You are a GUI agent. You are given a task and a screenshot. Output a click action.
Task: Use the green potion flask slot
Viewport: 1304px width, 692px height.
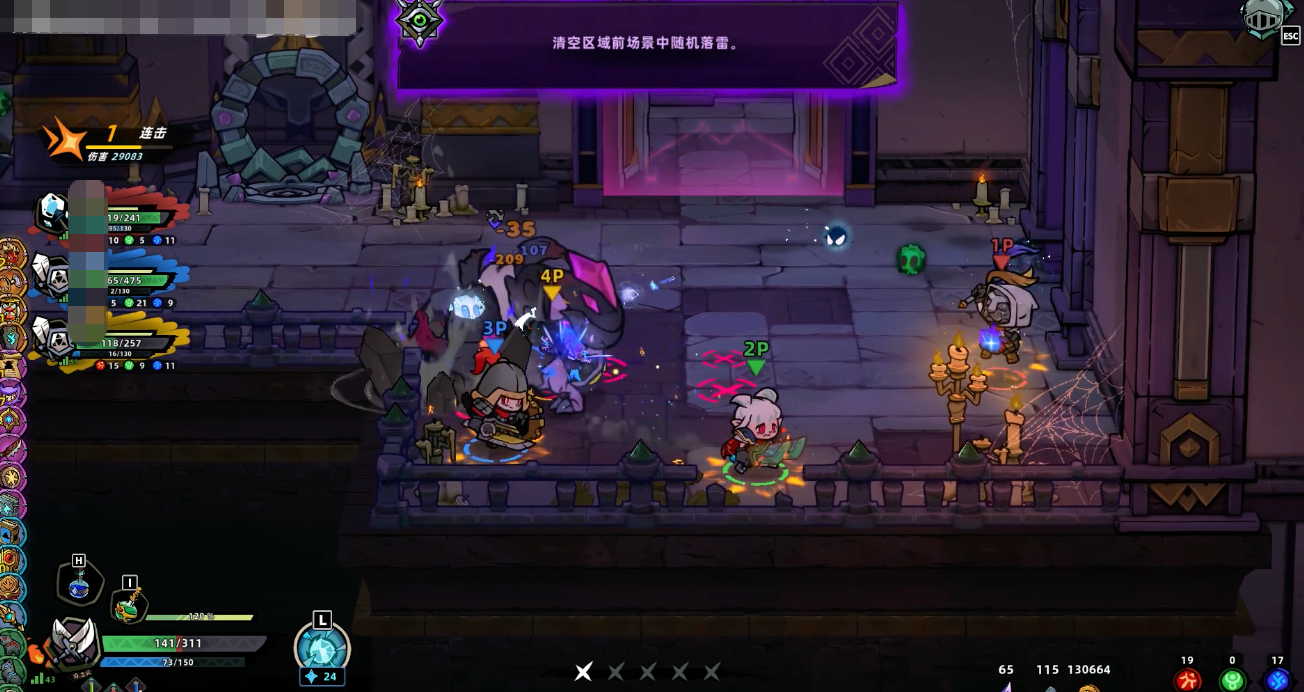pos(127,604)
